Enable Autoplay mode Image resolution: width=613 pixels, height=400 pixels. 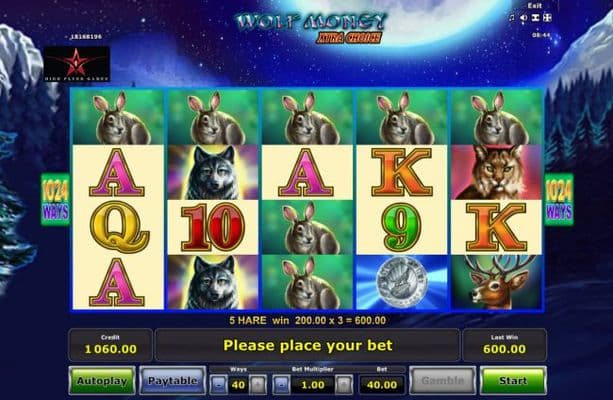coord(101,381)
